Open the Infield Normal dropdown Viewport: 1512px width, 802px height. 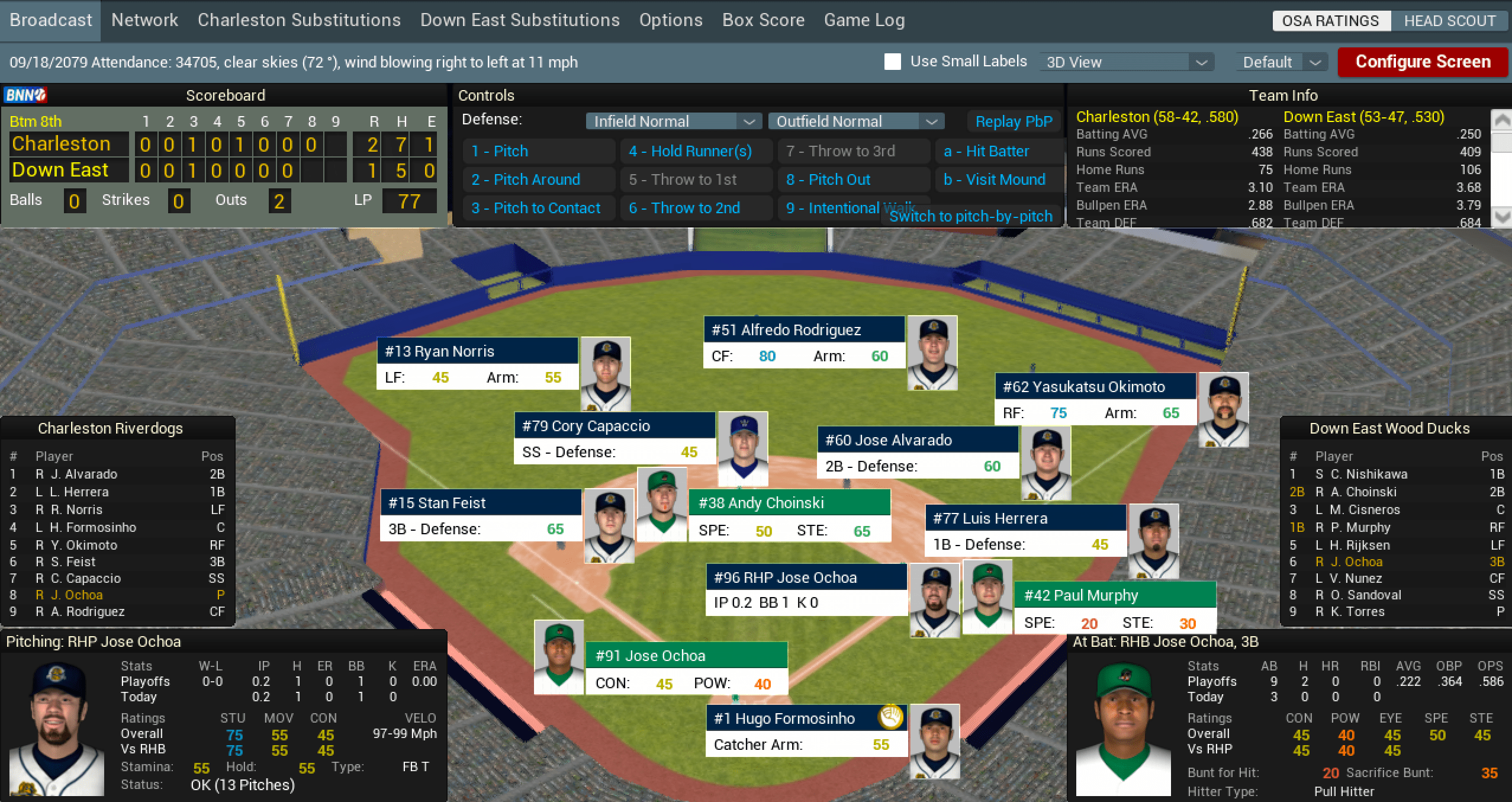[x=674, y=121]
